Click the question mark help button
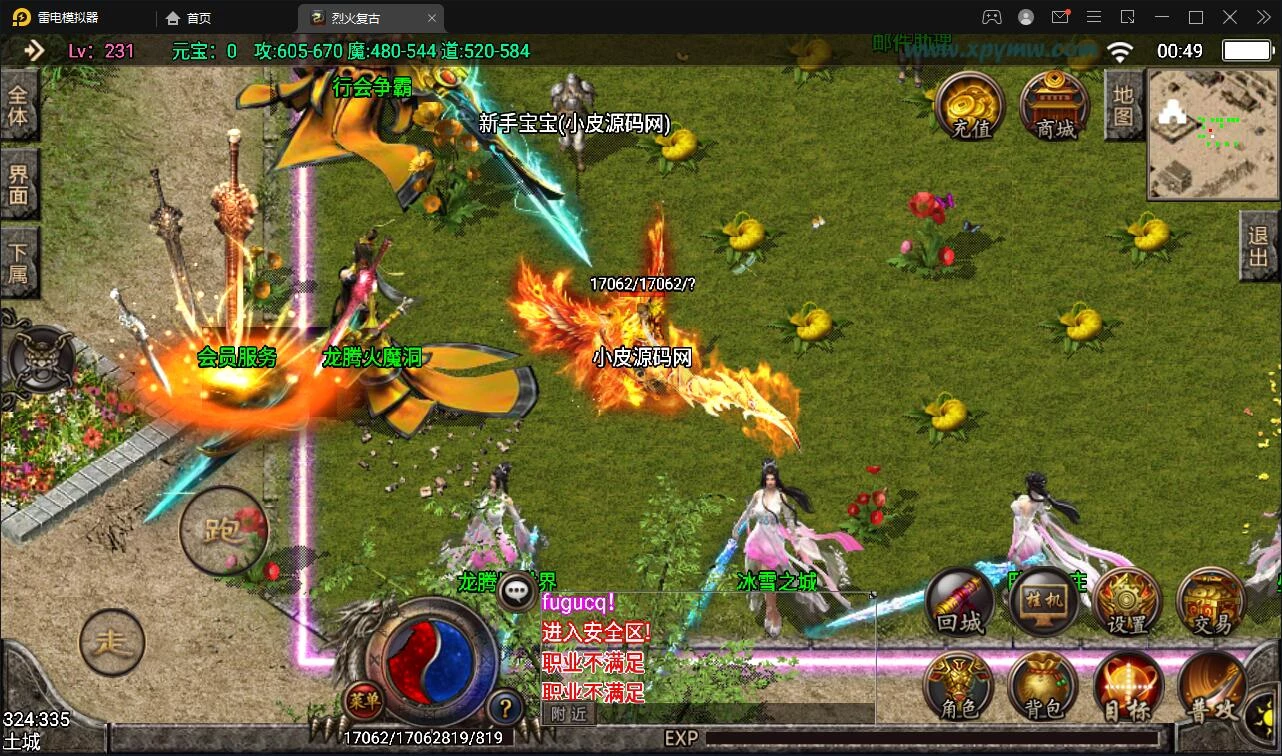Screen dimensions: 1282x756 tap(506, 708)
